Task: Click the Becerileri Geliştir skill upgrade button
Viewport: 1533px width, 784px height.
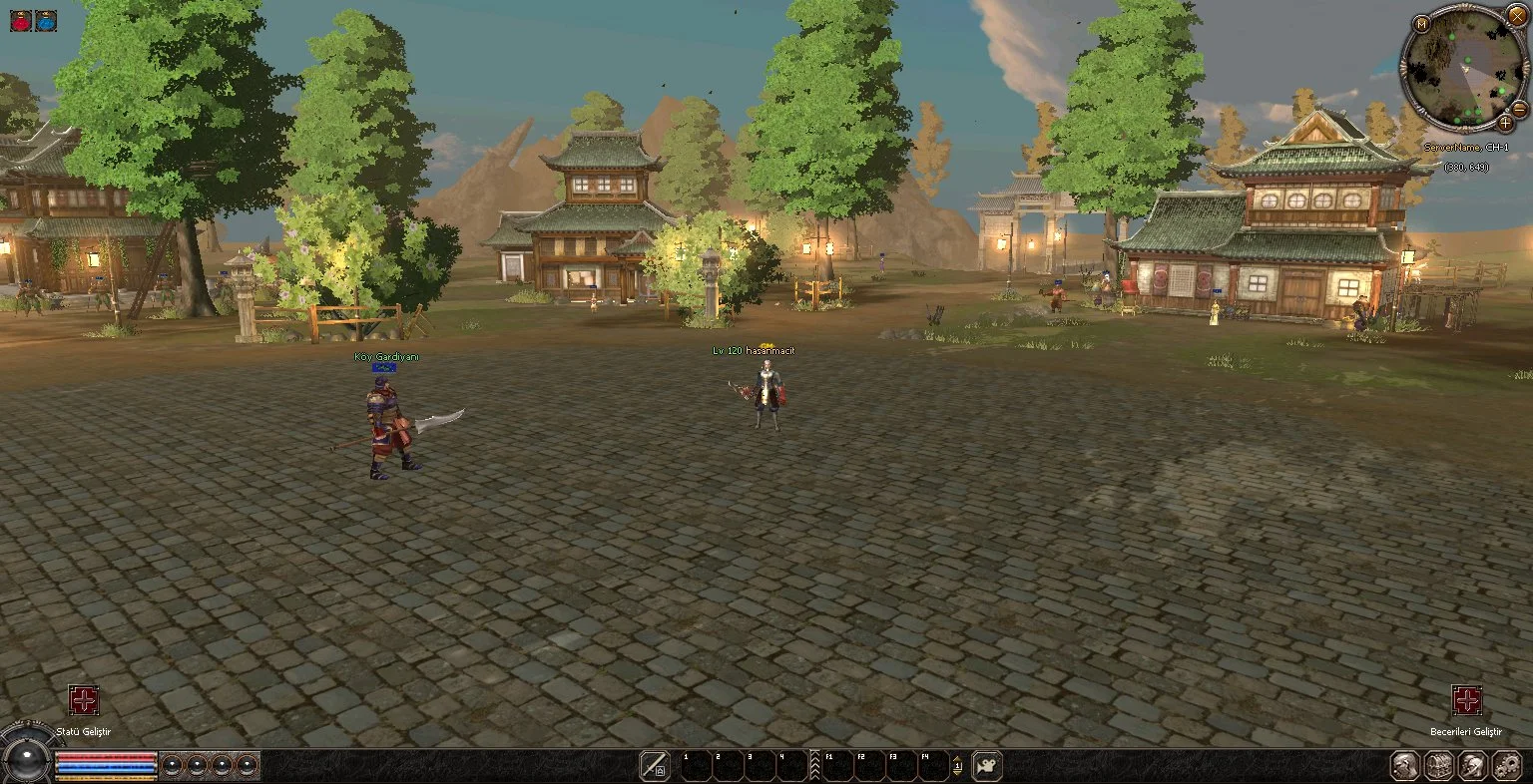Action: pos(1466,700)
